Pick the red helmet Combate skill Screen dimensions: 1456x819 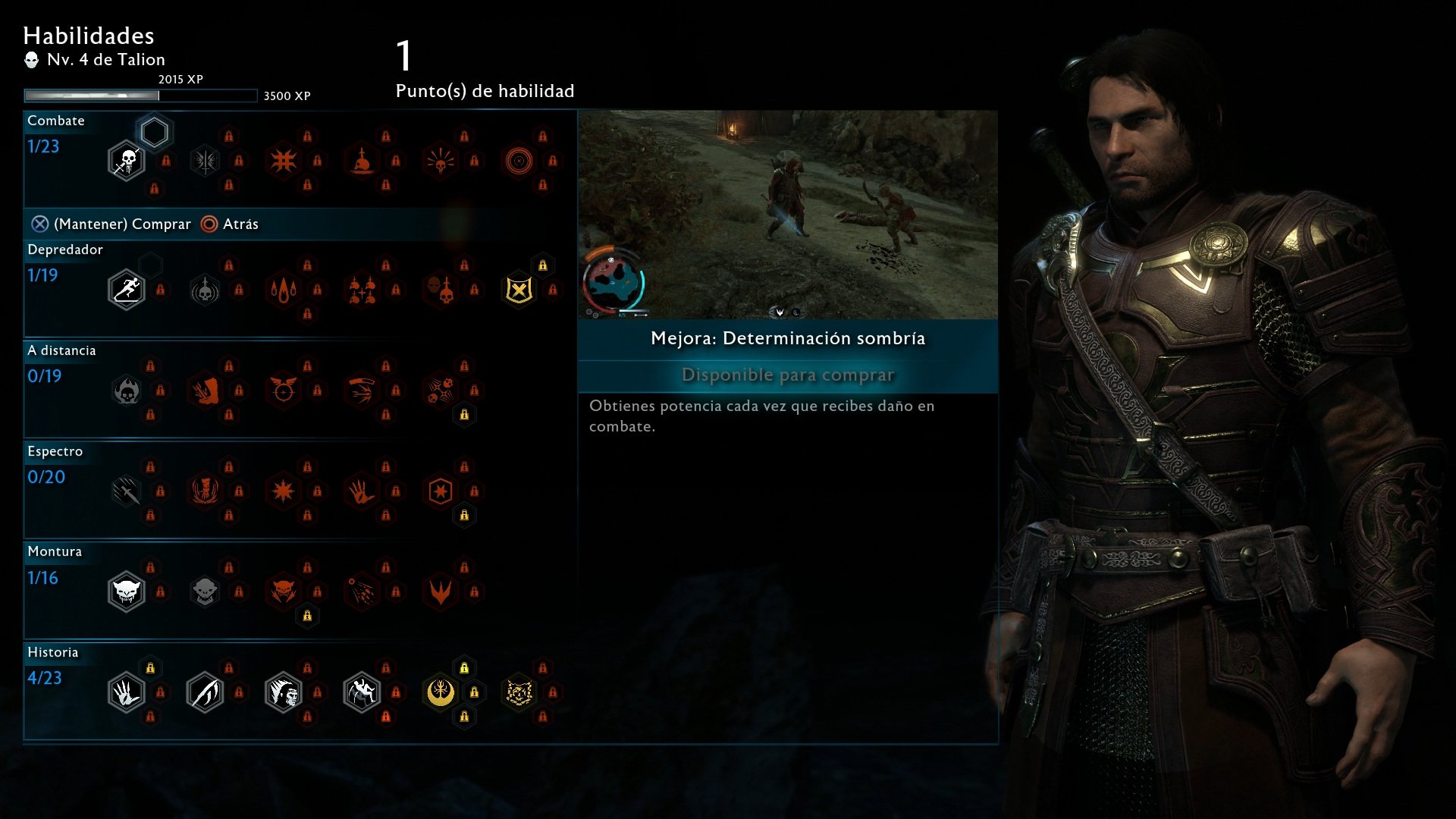click(x=362, y=161)
